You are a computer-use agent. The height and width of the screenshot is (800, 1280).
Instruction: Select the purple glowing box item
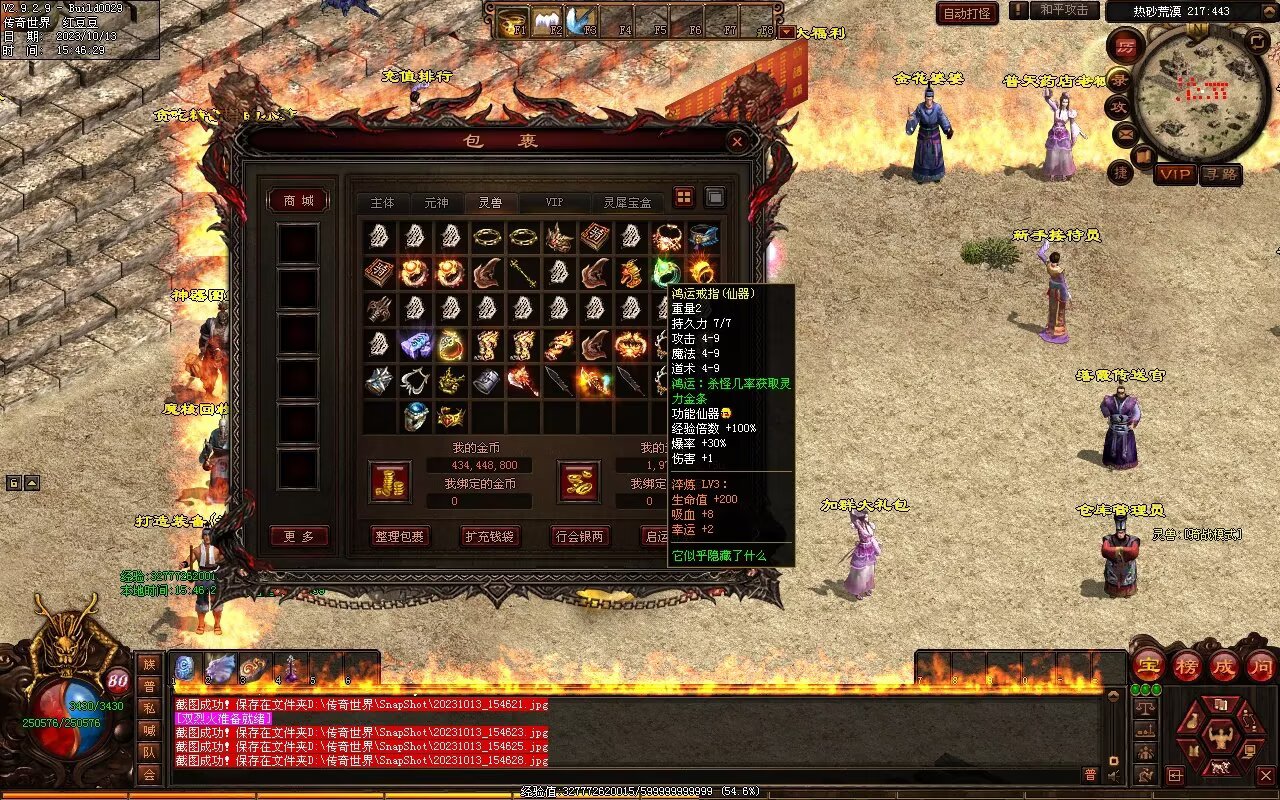[415, 345]
